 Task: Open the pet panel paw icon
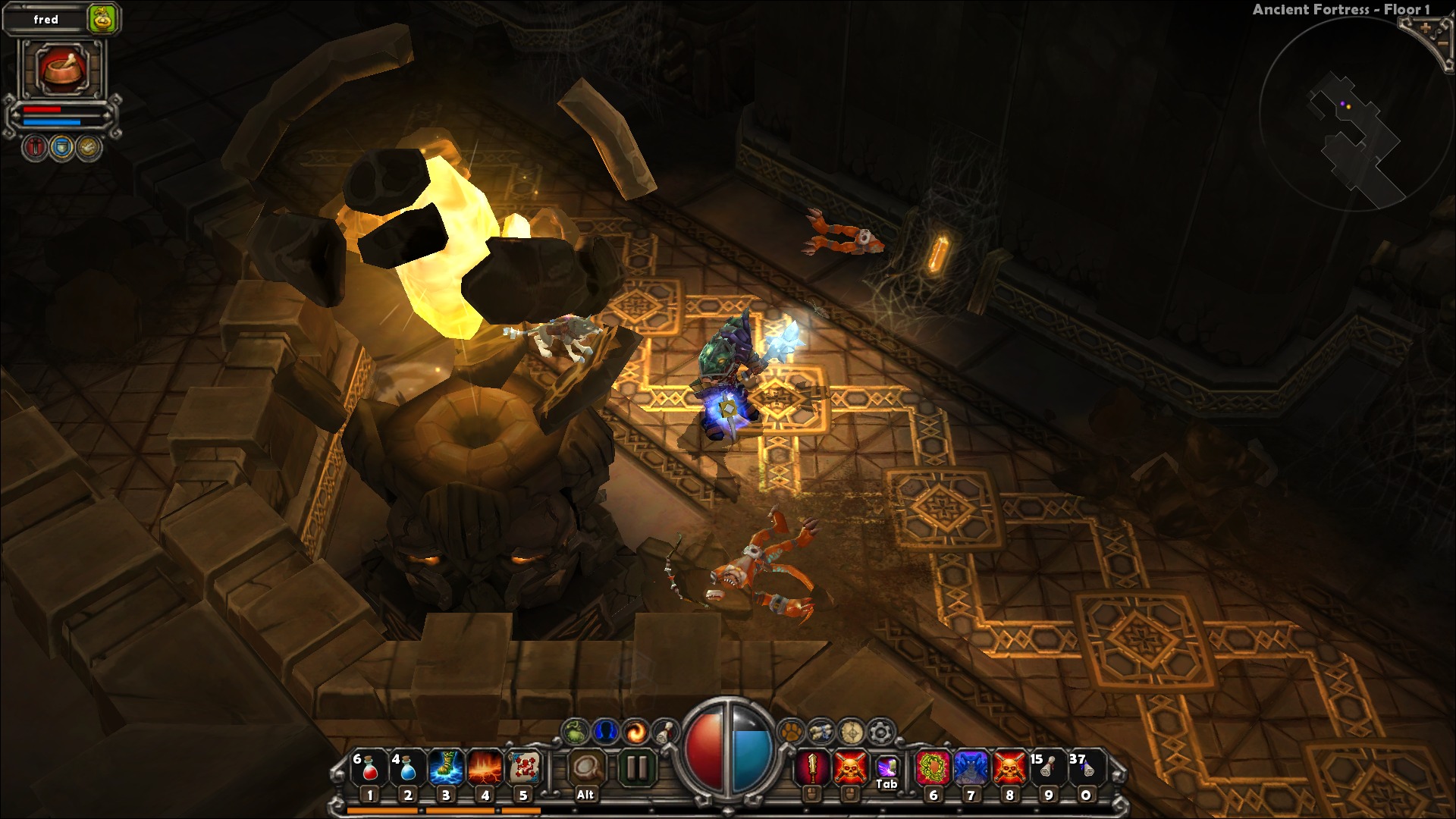coord(791,732)
